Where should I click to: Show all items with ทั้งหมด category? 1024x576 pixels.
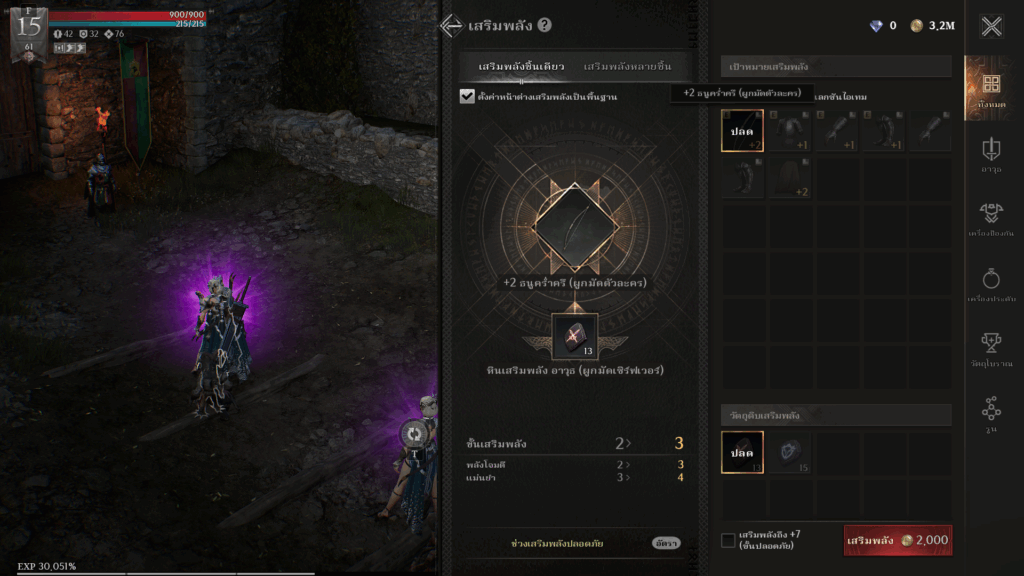tap(991, 88)
